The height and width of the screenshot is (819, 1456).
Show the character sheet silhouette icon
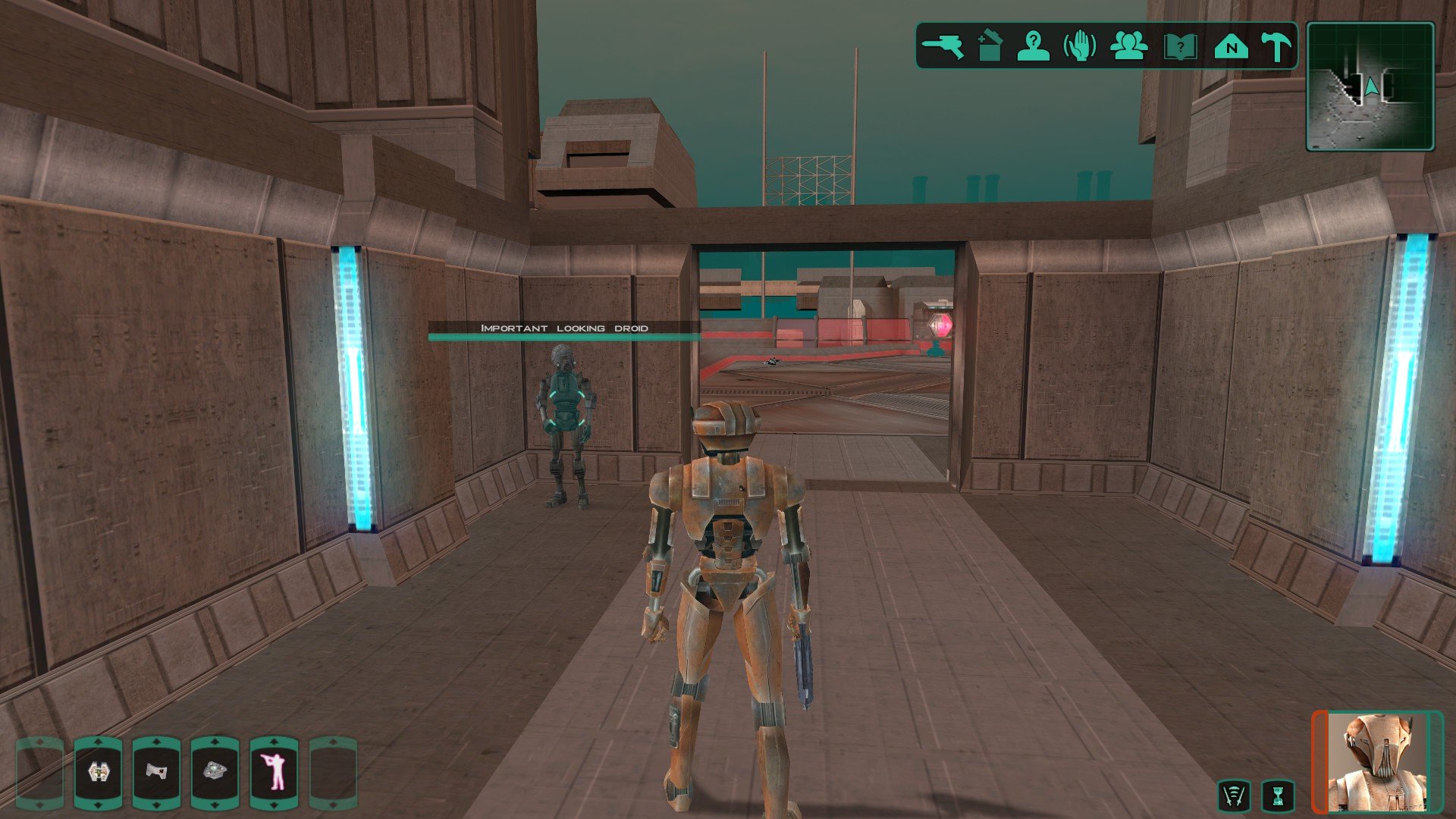[x=1033, y=46]
